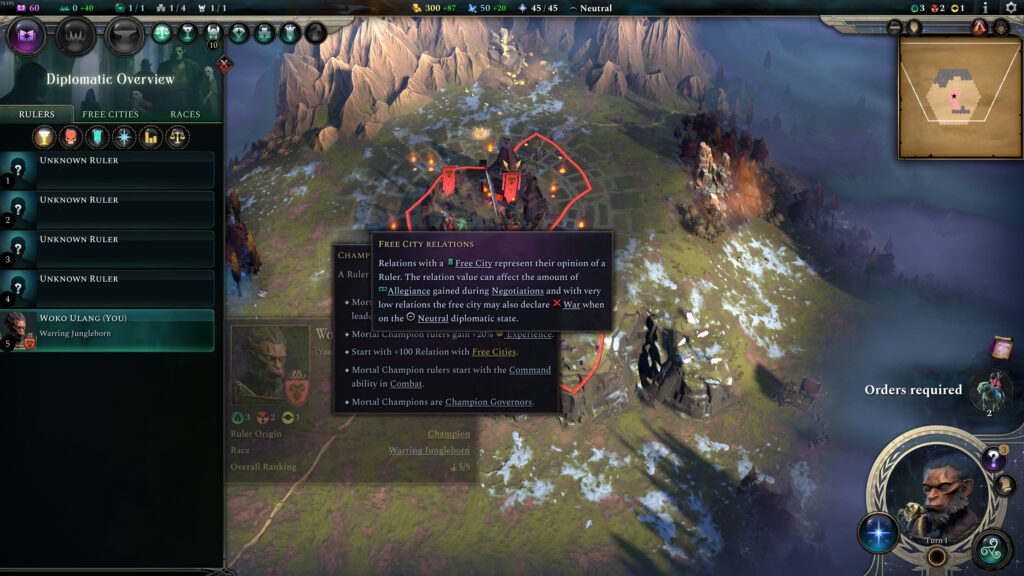Open the settings gear menu

[x=1010, y=8]
